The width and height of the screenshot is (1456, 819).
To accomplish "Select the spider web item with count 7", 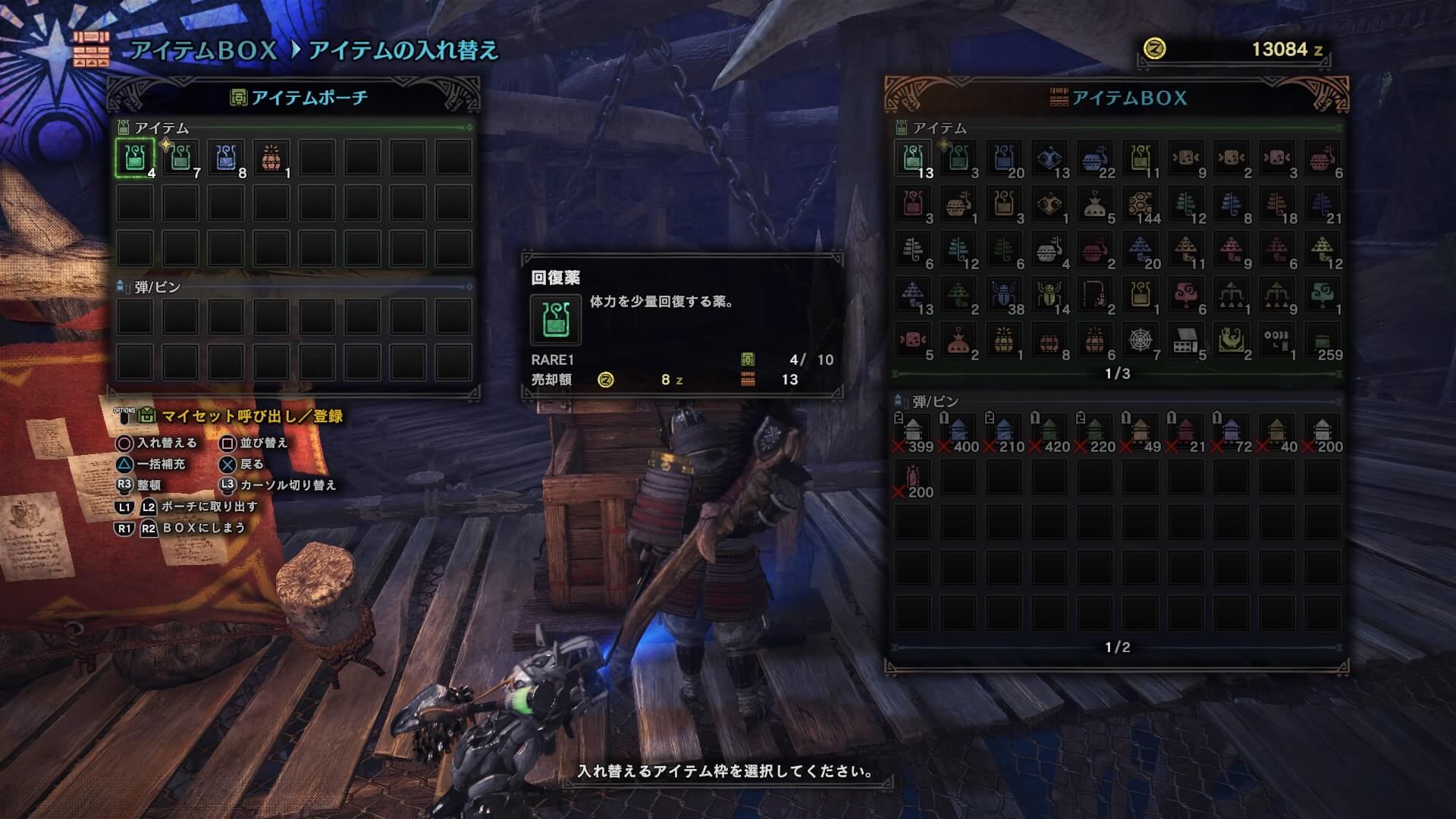I will tap(1141, 340).
